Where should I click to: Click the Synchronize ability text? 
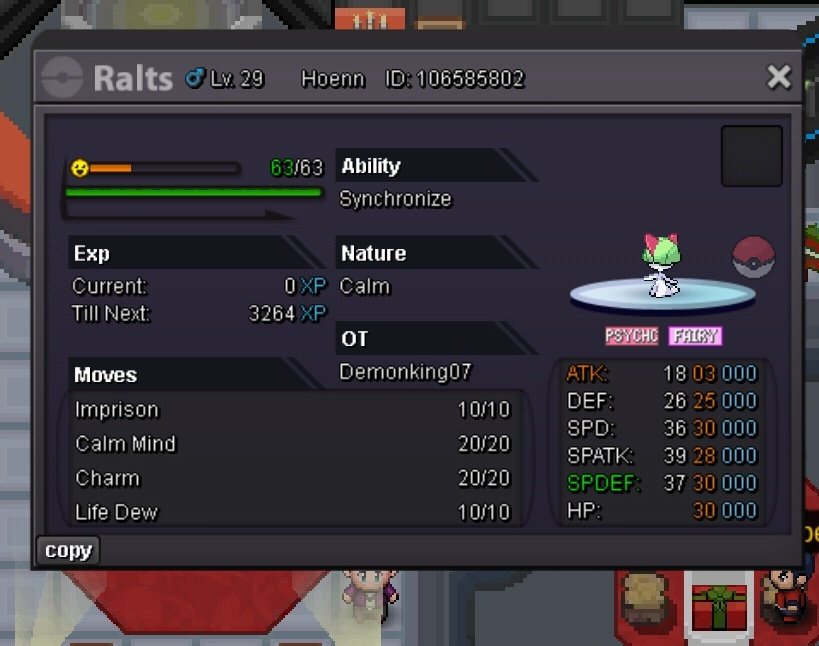point(395,199)
